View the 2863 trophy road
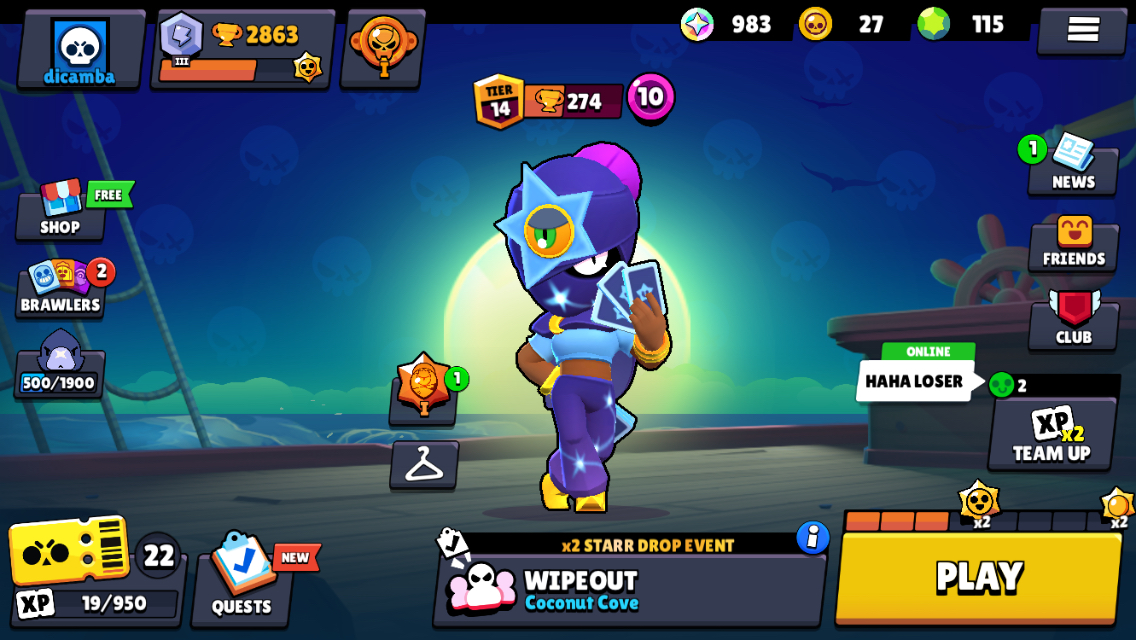The height and width of the screenshot is (640, 1136). pyautogui.click(x=243, y=50)
